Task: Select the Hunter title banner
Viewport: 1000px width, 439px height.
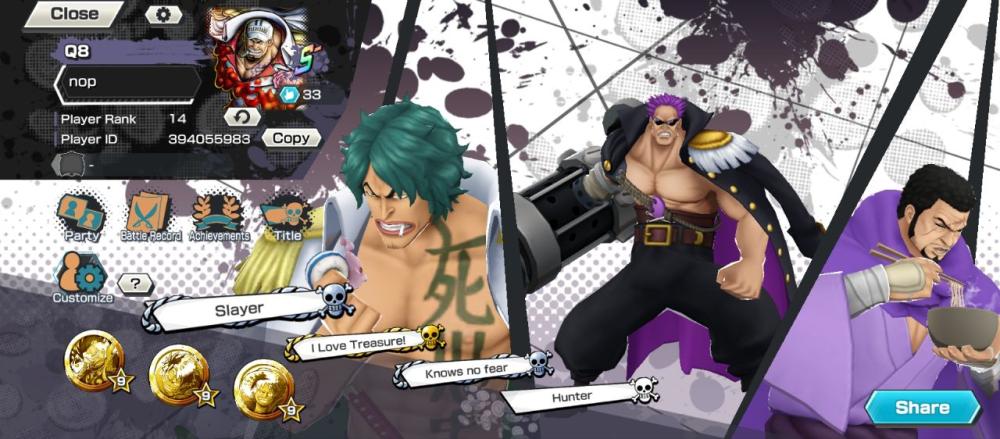Action: (x=572, y=396)
